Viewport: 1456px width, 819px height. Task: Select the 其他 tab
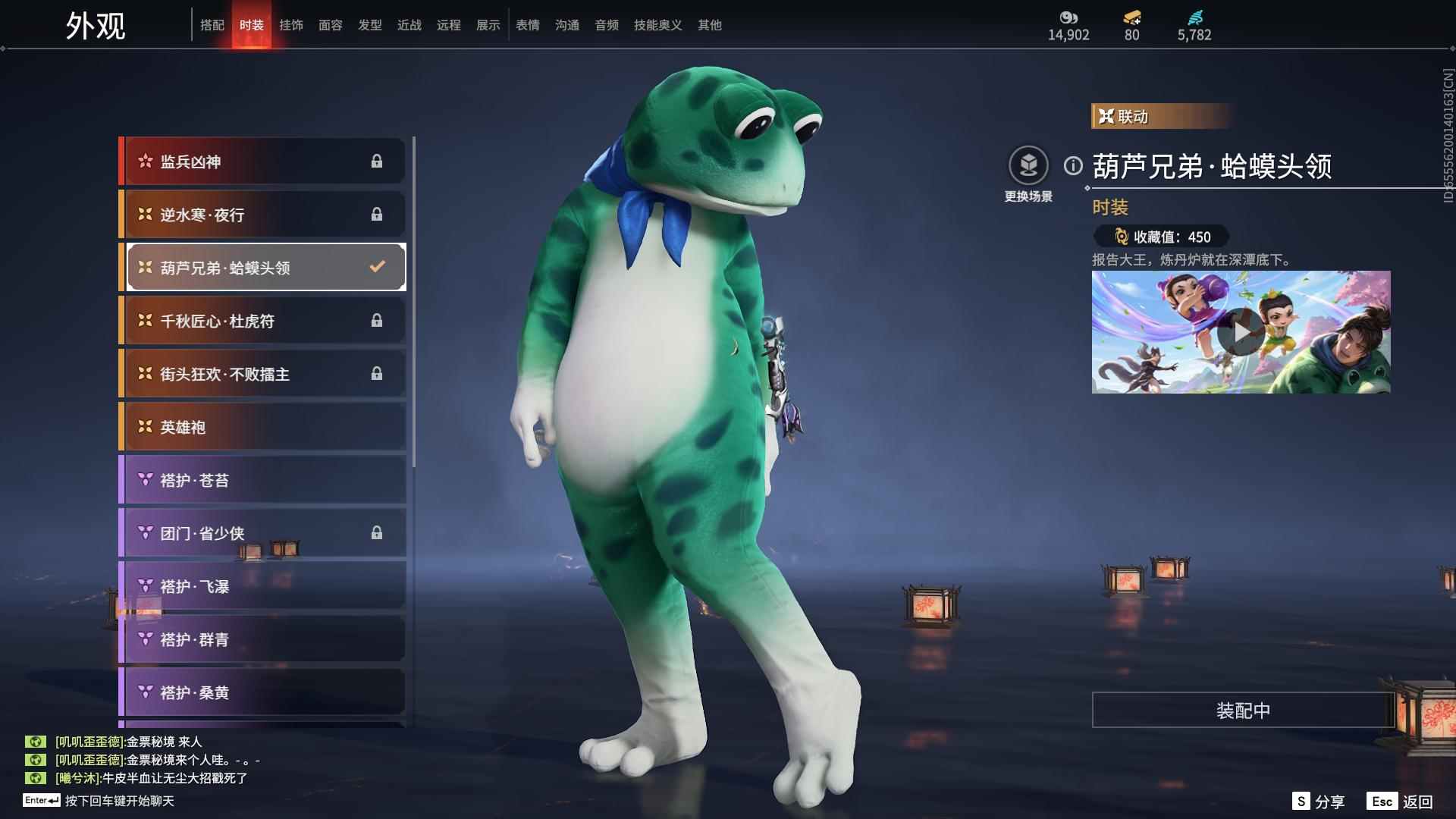click(710, 25)
